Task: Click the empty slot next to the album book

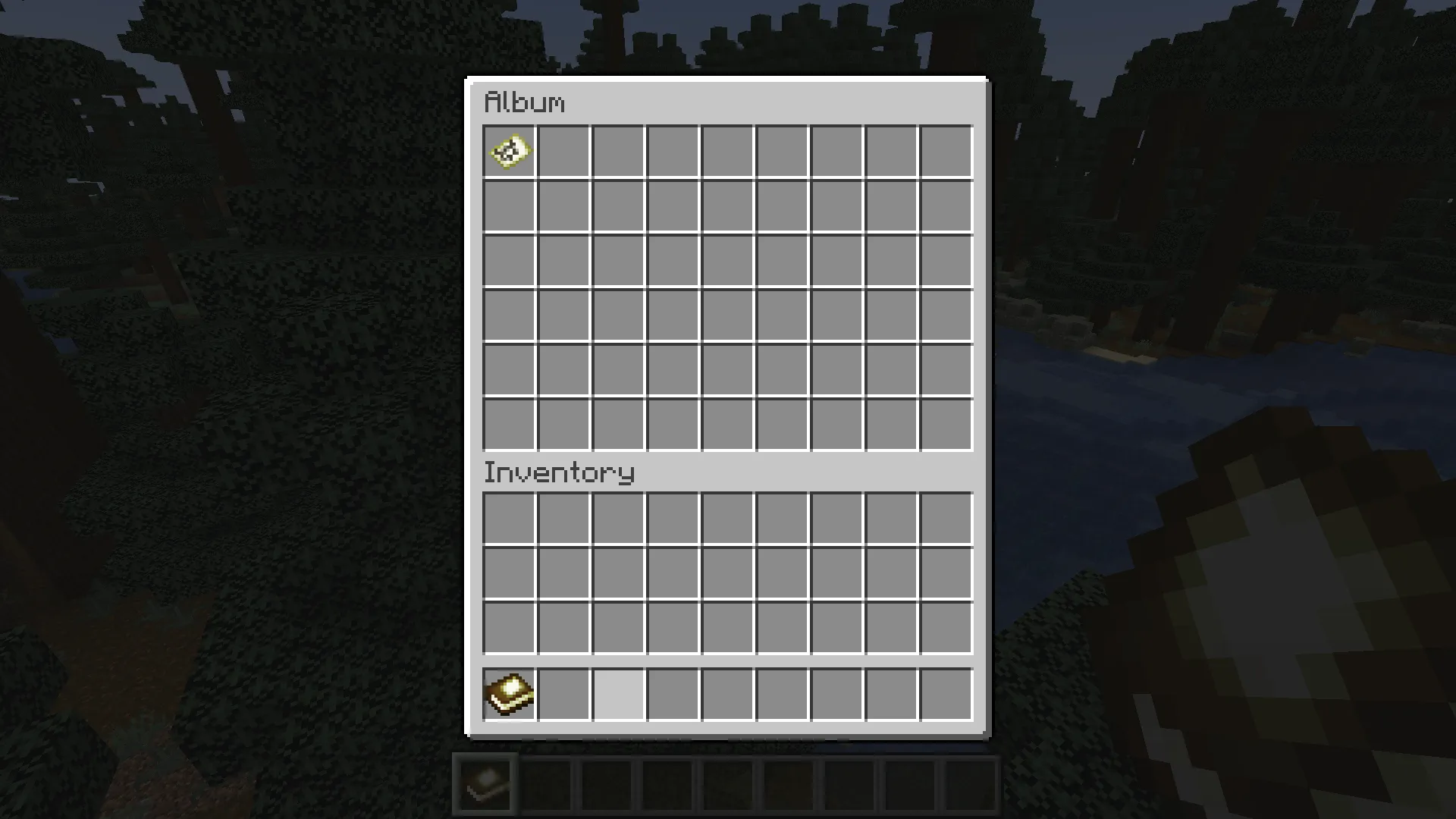Action: (x=563, y=695)
